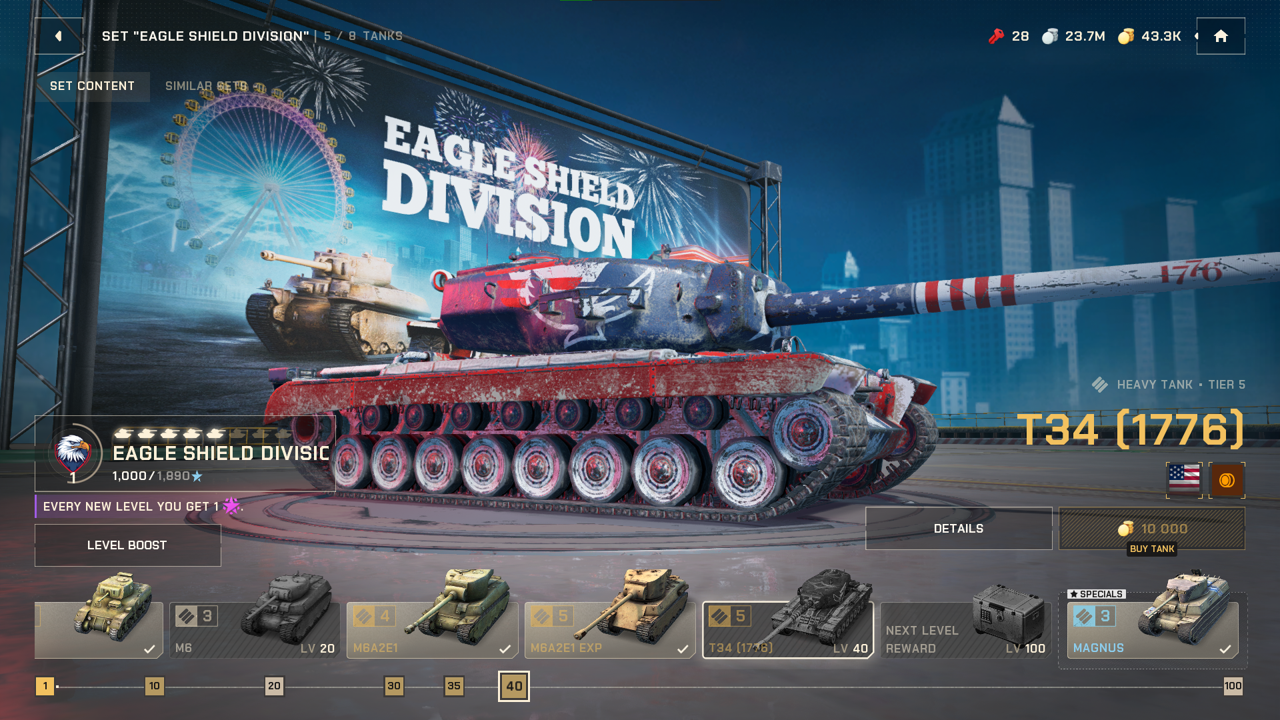Select the USA flag nation icon
This screenshot has width=1280, height=720.
pos(1183,480)
